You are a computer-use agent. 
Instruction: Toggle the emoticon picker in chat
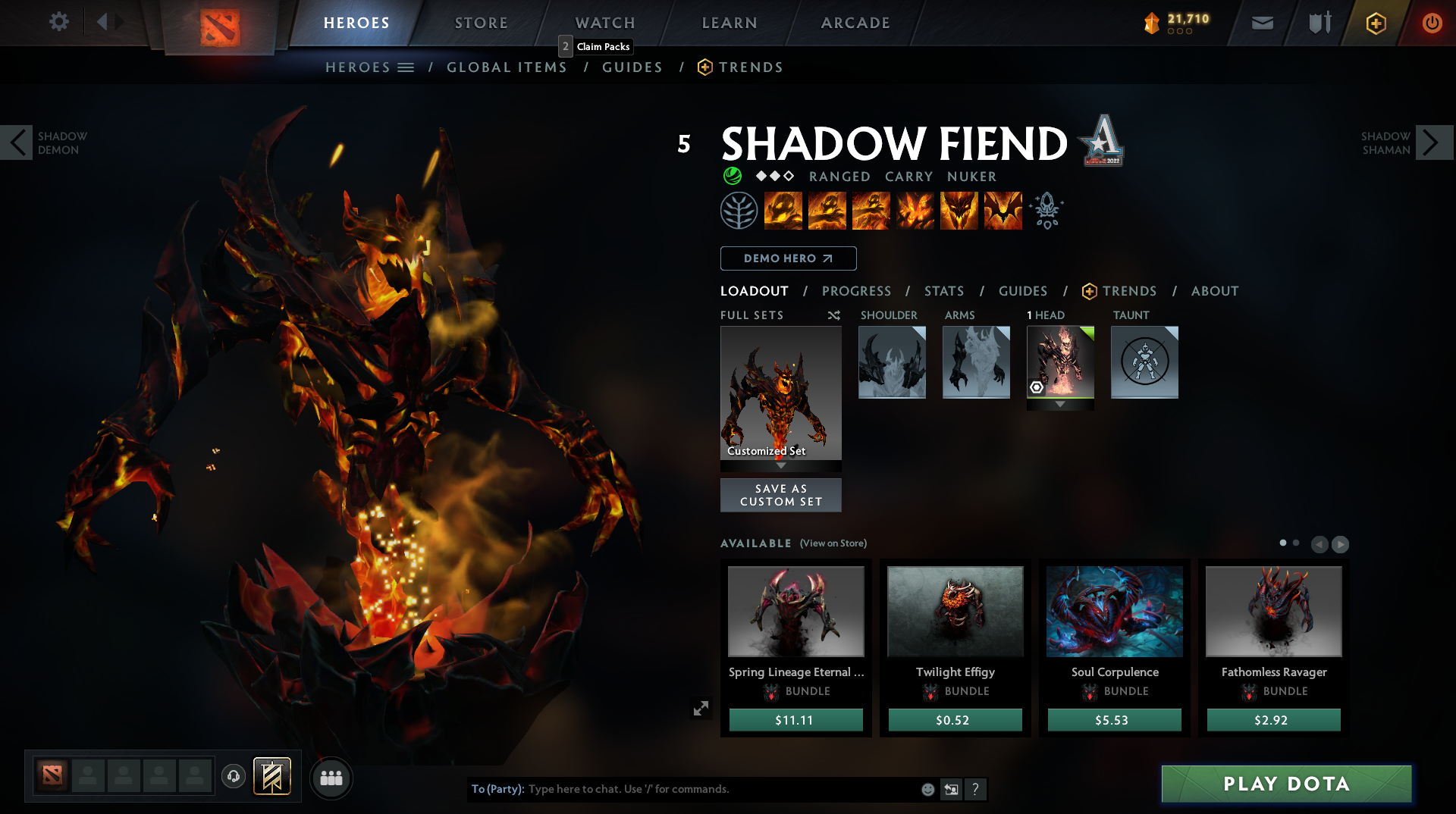(x=927, y=789)
